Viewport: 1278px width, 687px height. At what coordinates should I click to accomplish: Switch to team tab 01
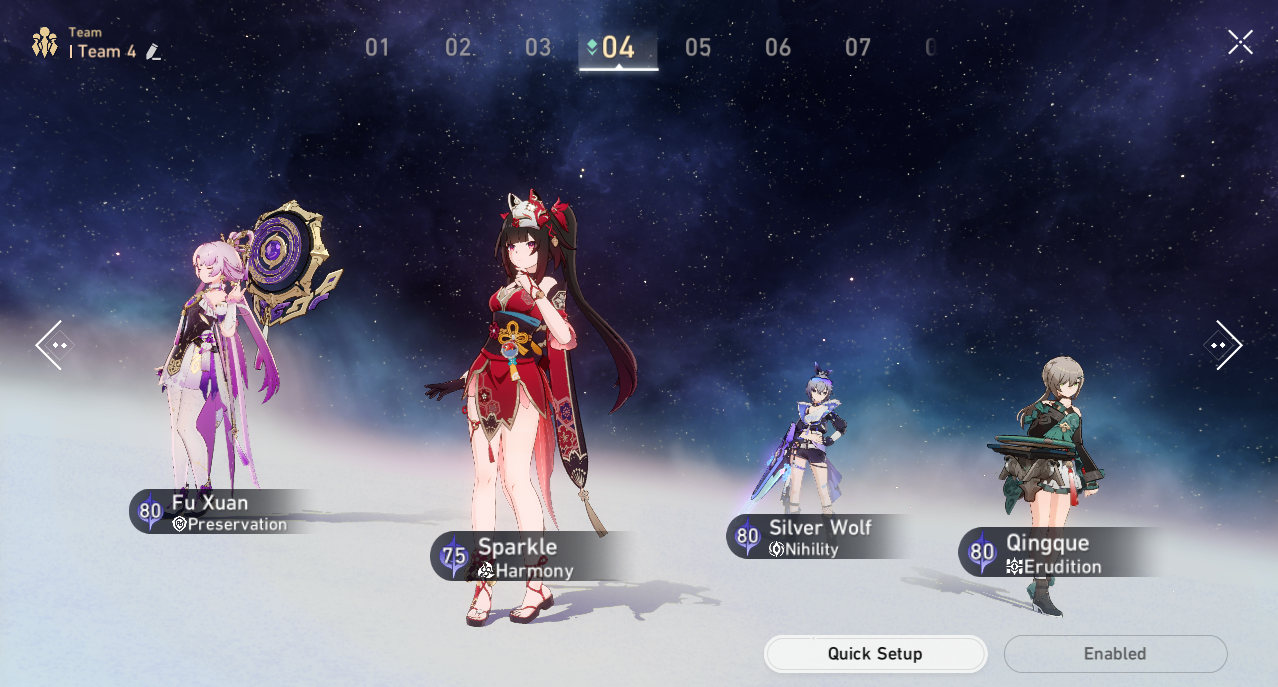377,47
